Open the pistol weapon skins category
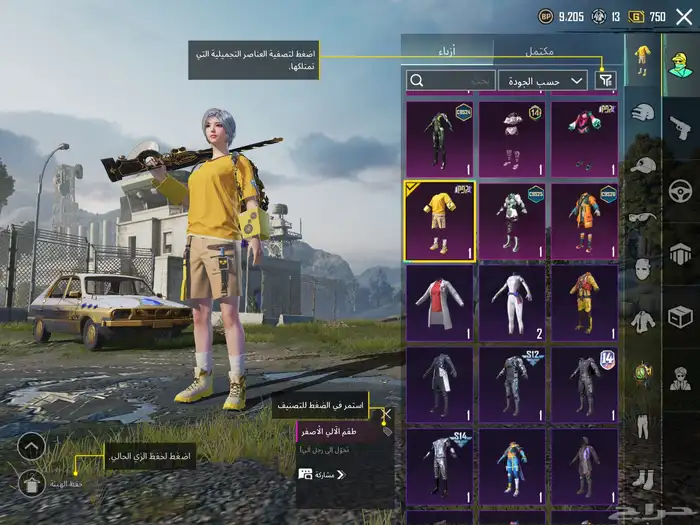This screenshot has height=525, width=700. 680,125
